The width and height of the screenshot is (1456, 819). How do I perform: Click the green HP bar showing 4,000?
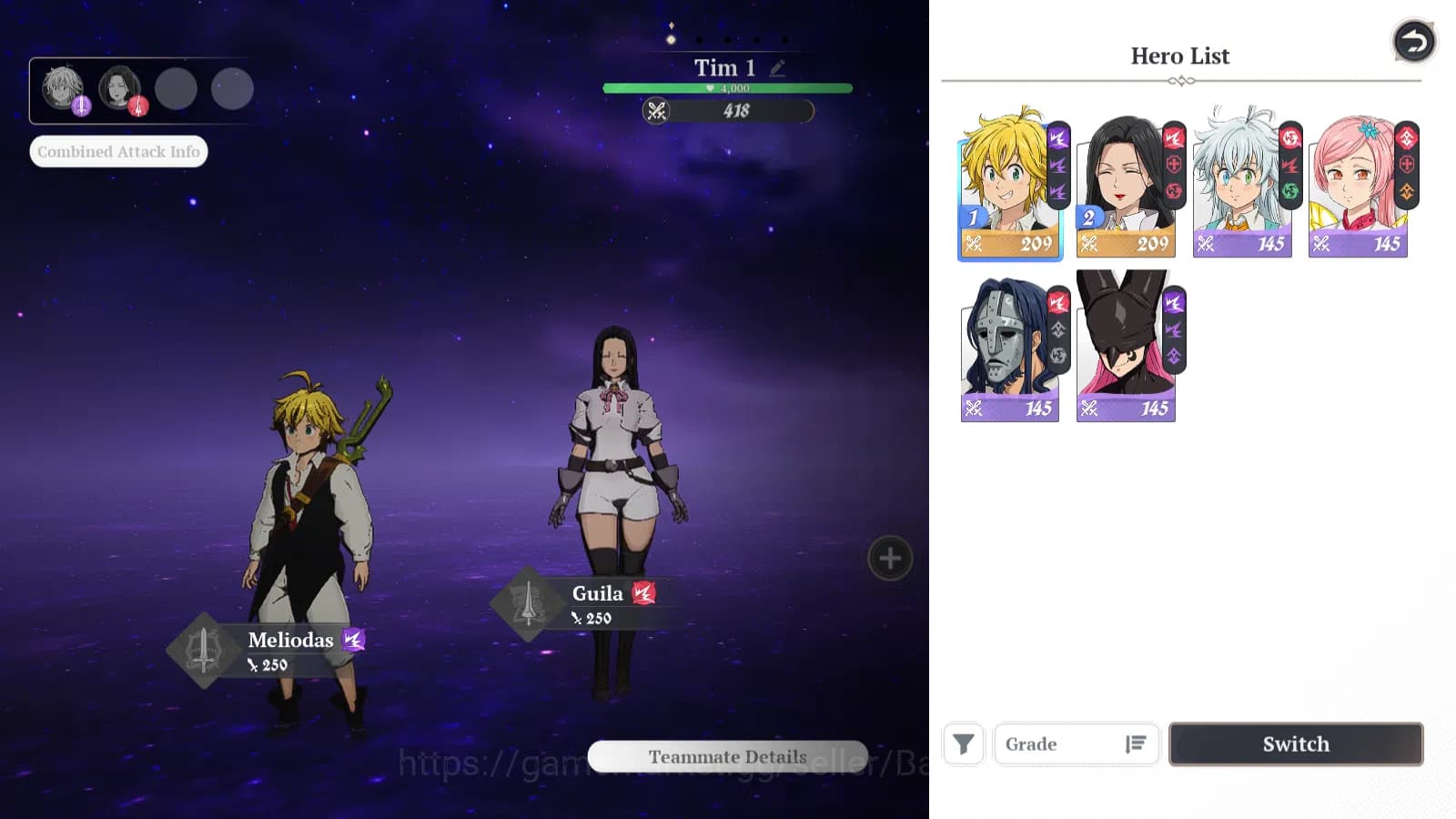[x=726, y=87]
